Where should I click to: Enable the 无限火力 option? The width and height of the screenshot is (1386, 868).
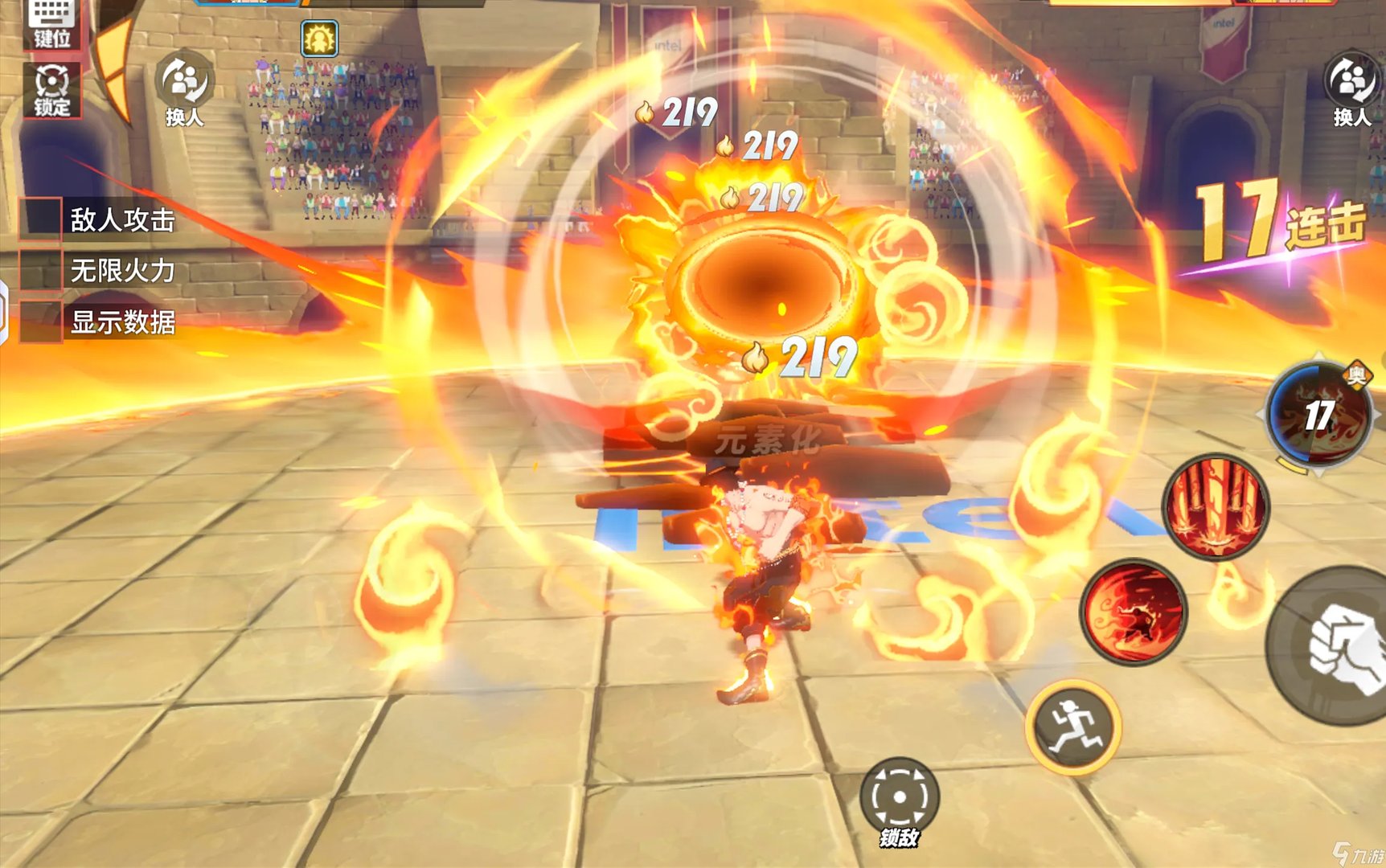[41, 270]
